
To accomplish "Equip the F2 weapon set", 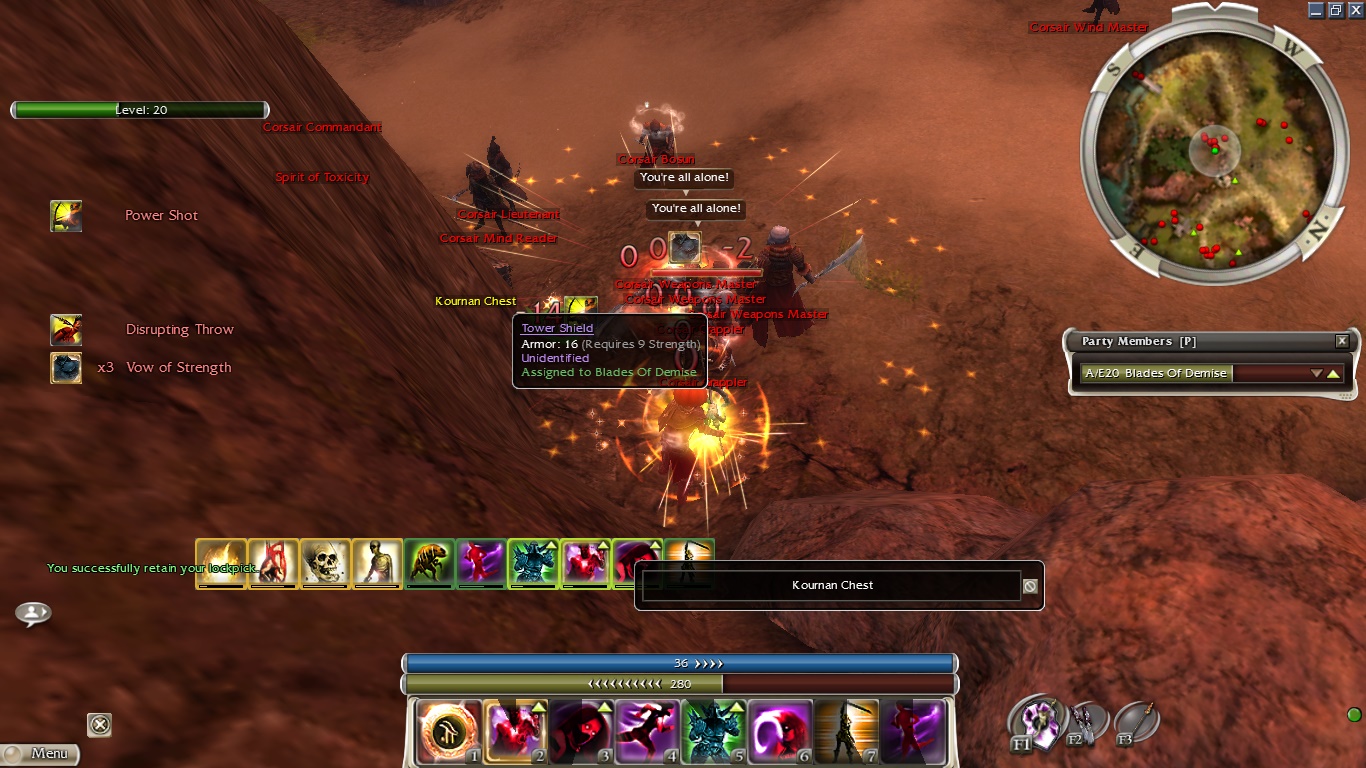I will click(x=1084, y=721).
